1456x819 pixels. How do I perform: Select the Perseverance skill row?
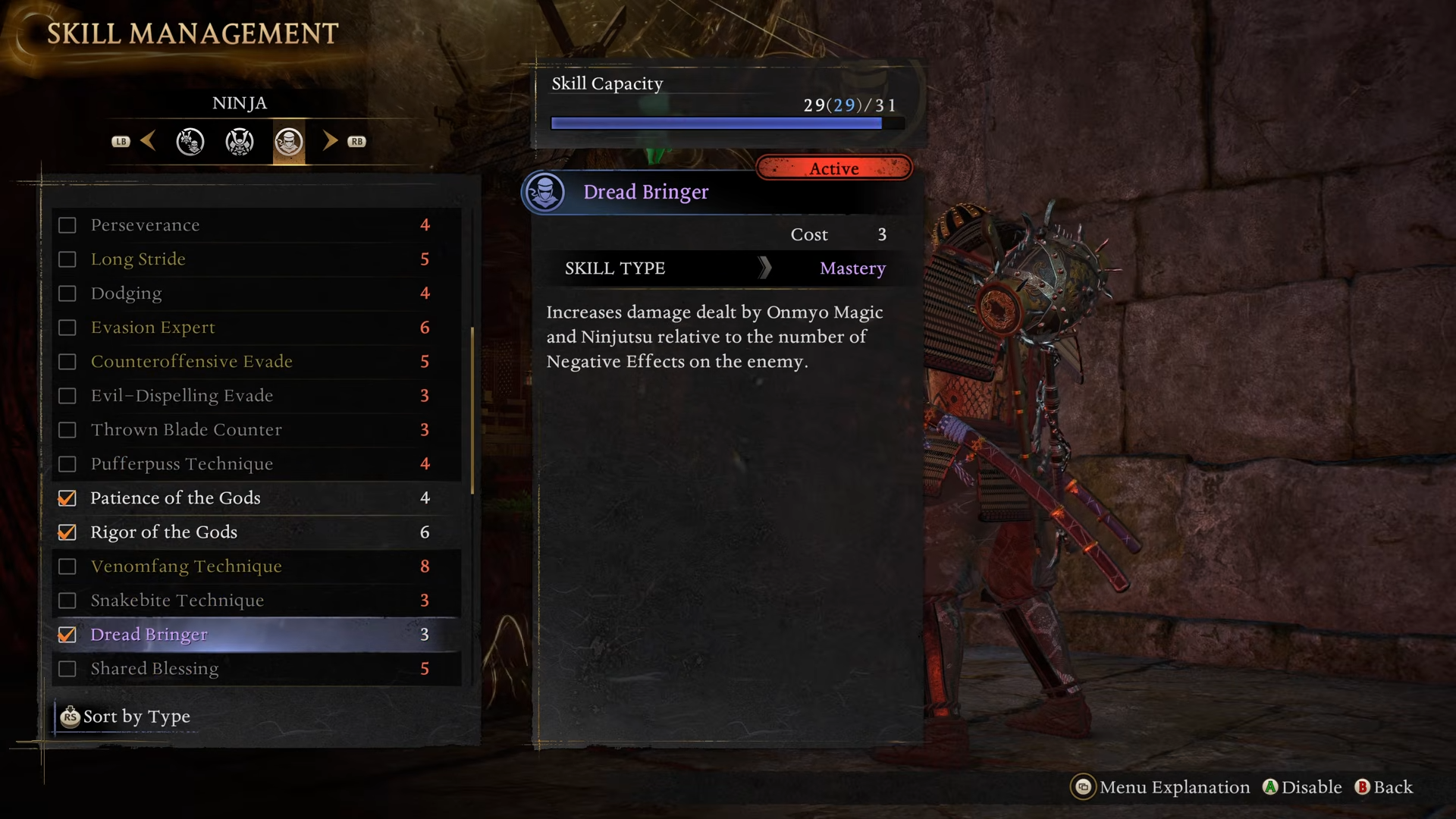pyautogui.click(x=144, y=225)
